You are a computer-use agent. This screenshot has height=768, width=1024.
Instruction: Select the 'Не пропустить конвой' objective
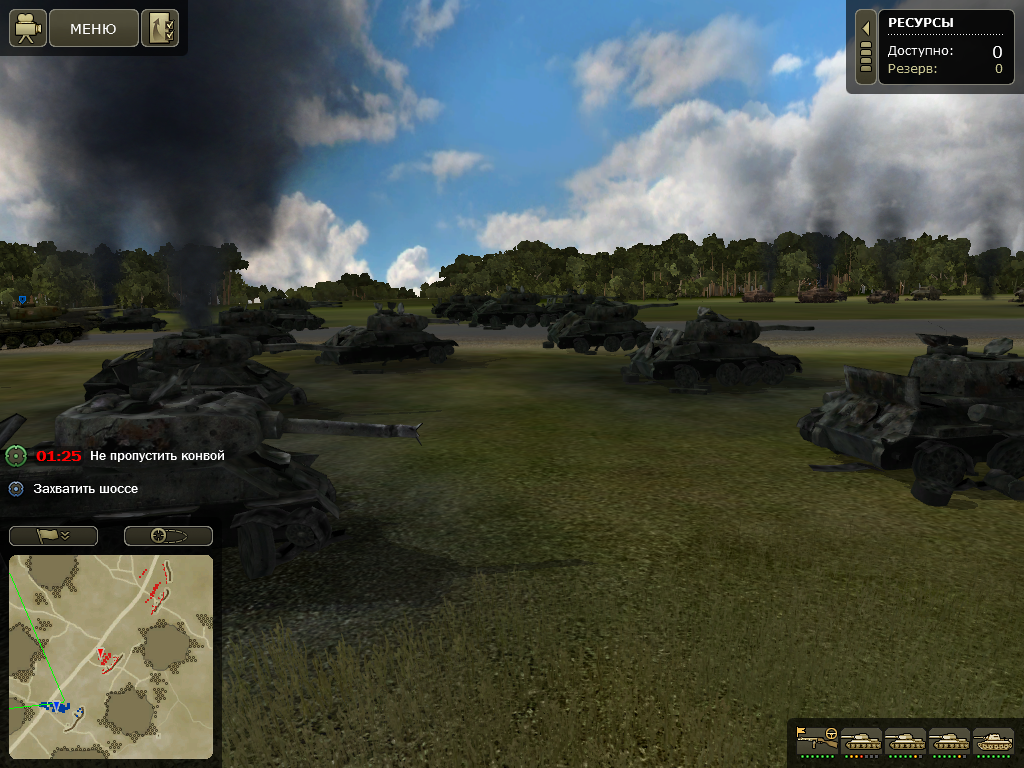157,456
